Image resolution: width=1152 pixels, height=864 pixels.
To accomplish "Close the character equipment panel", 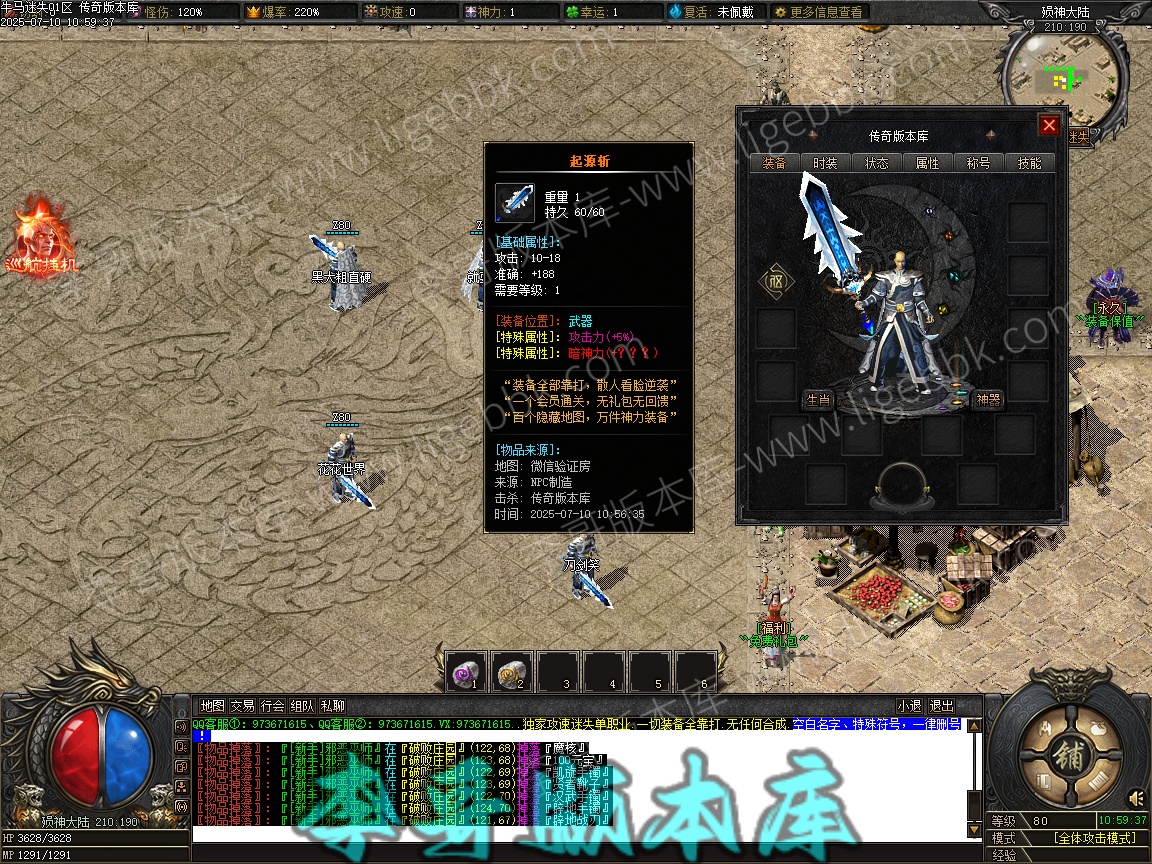I will [x=1048, y=125].
